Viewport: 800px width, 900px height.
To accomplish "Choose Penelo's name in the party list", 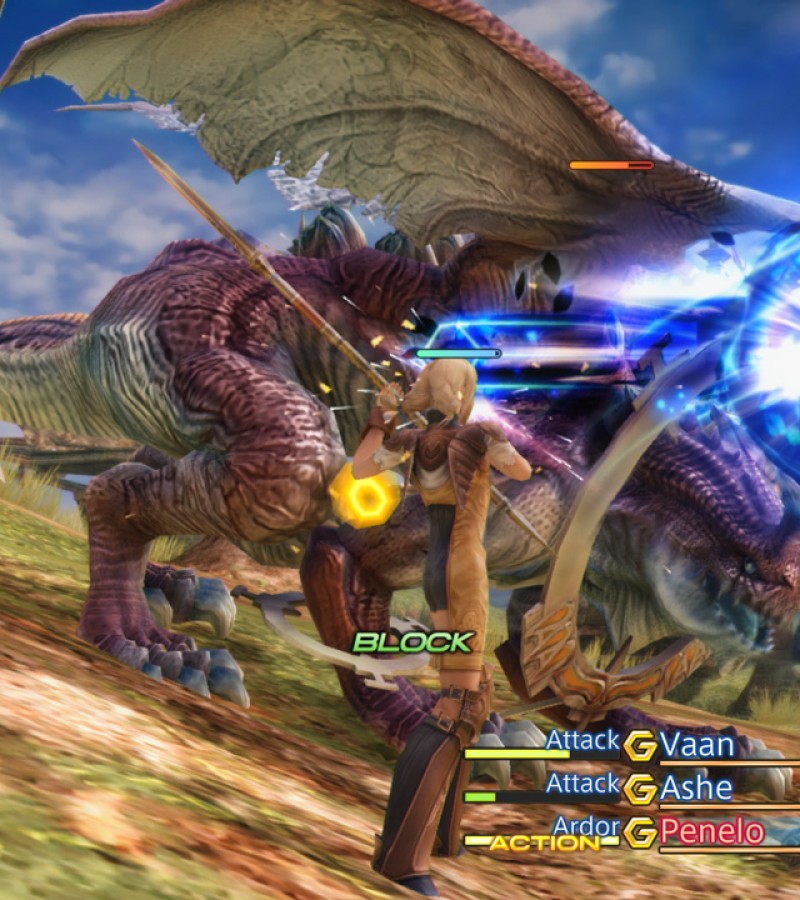I will (711, 831).
